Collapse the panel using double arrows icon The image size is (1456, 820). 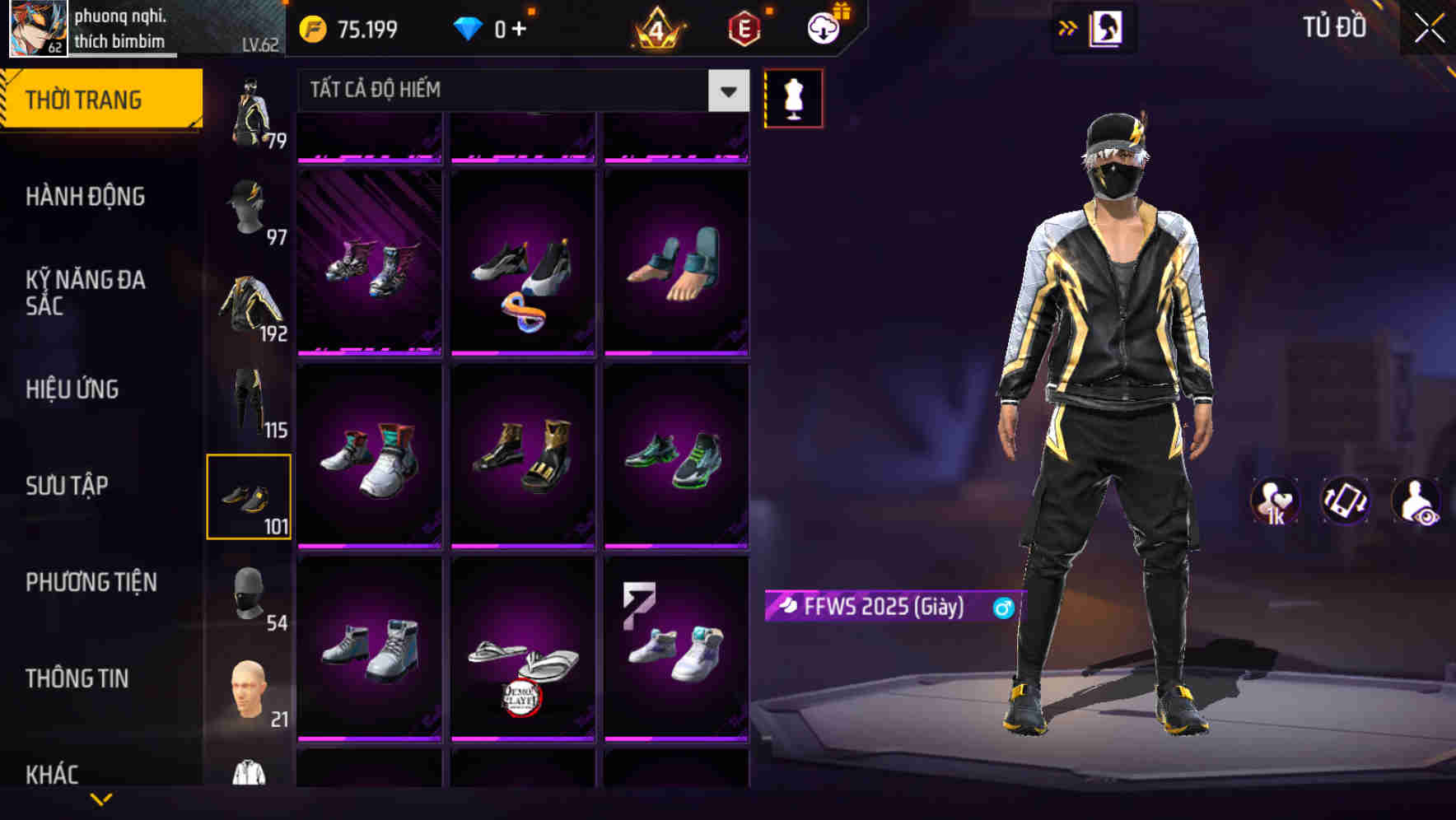(1068, 26)
